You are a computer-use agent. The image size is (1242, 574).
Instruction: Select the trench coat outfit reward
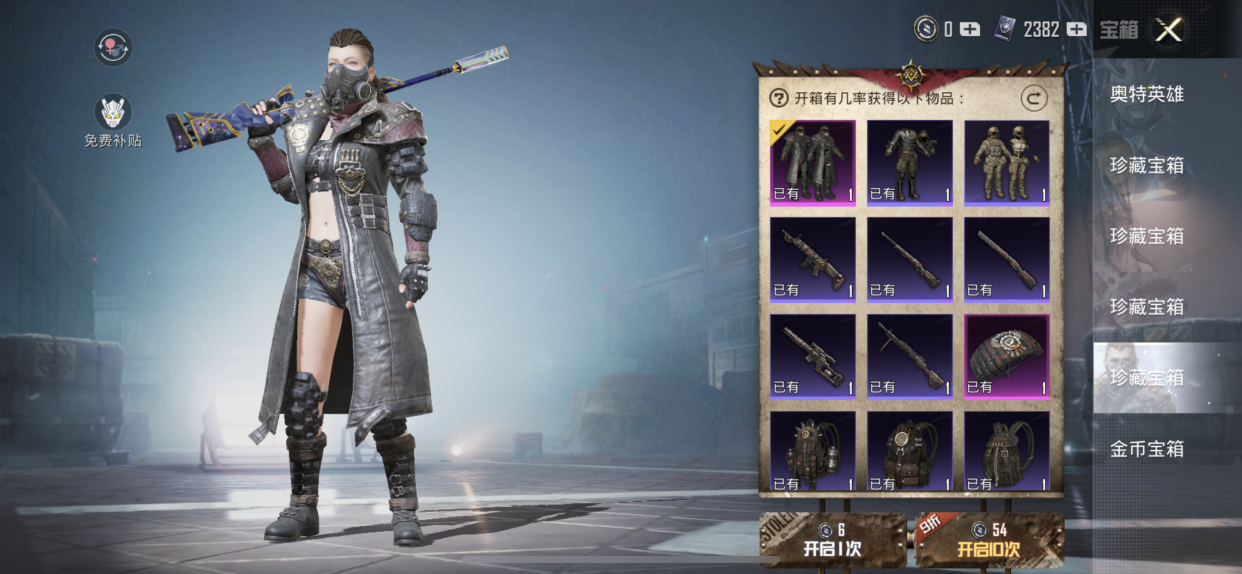tap(812, 162)
